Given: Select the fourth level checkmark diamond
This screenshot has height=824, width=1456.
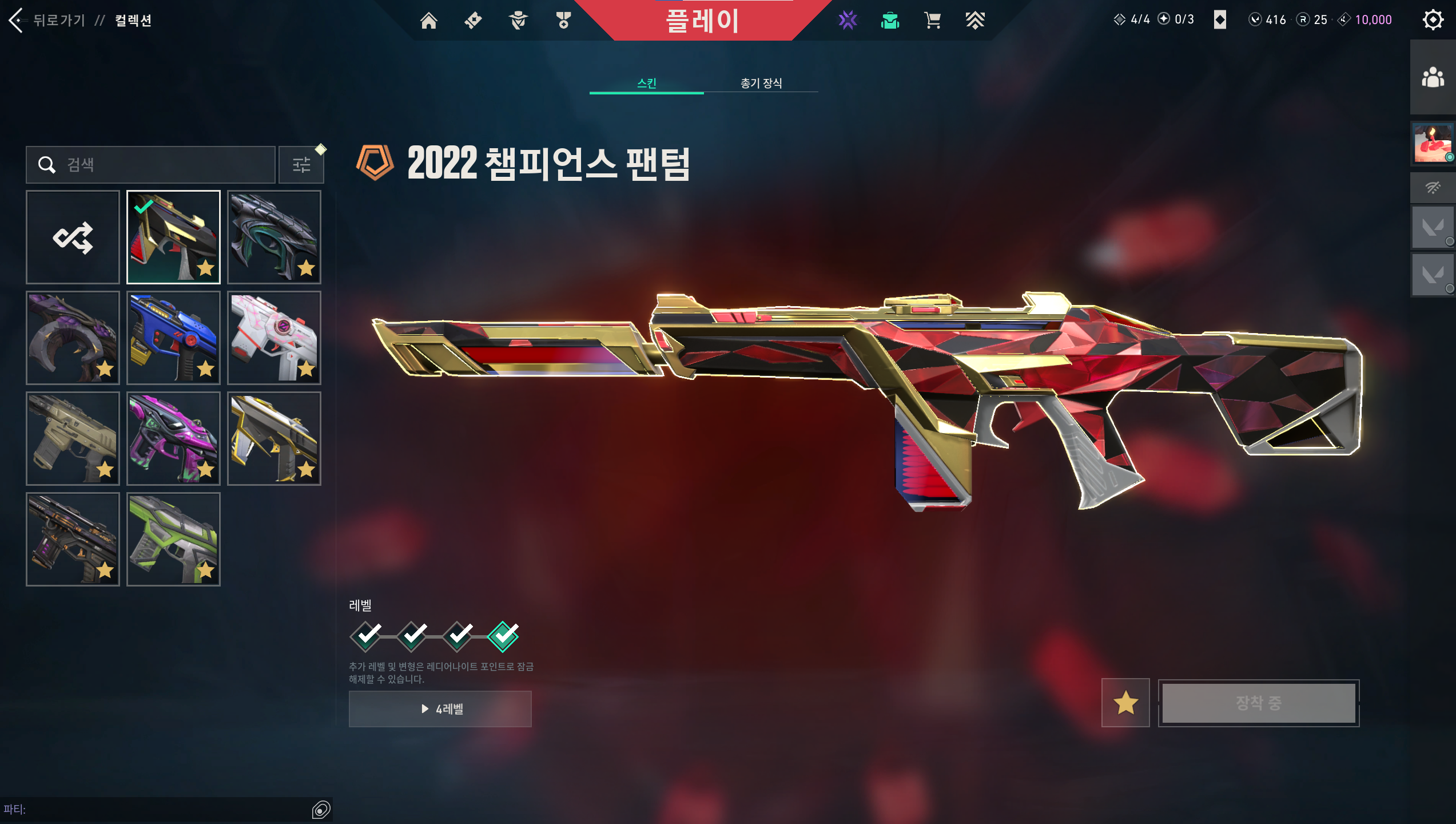Looking at the screenshot, I should tap(503, 636).
